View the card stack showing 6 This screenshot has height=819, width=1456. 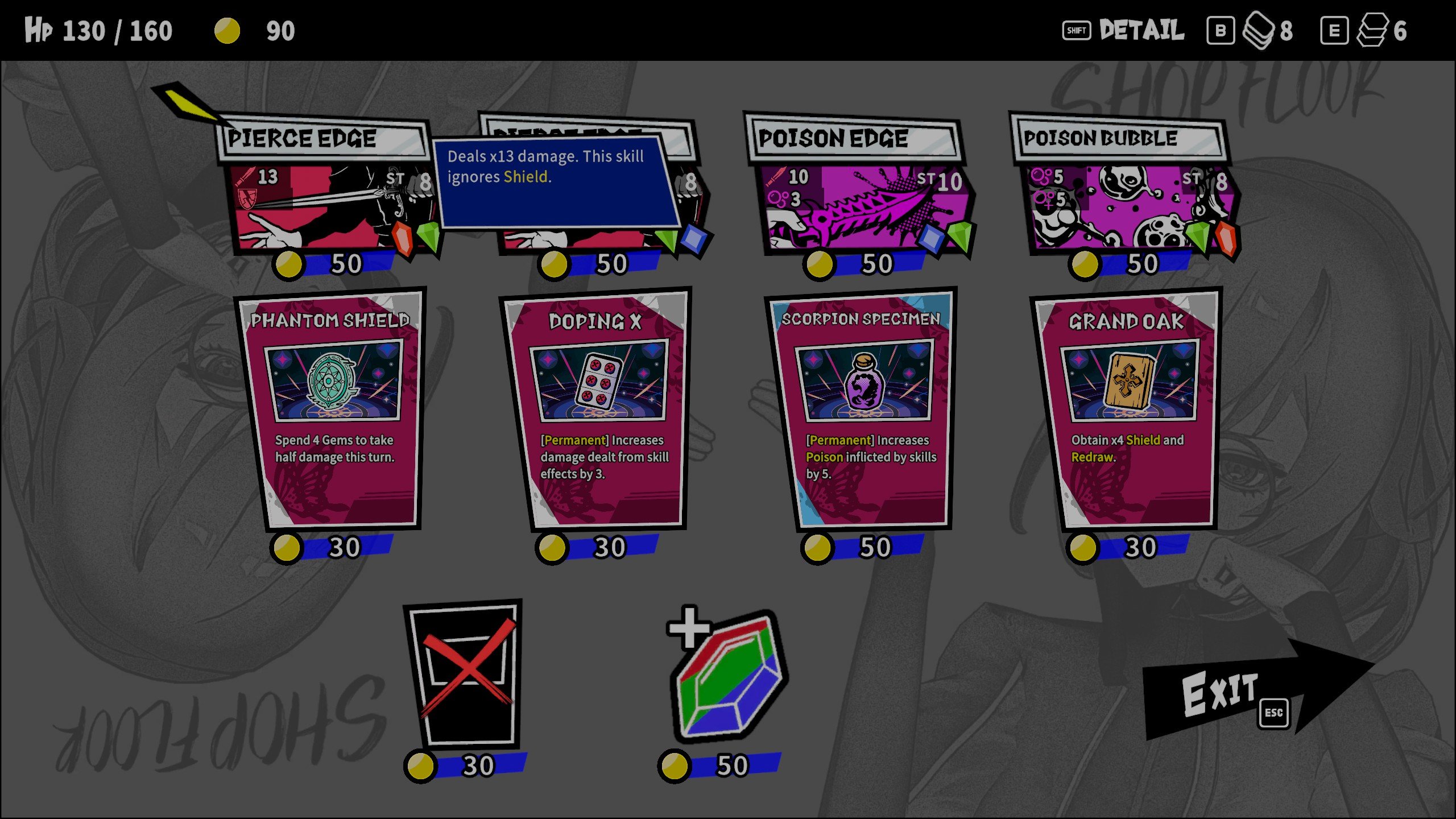(1372, 31)
